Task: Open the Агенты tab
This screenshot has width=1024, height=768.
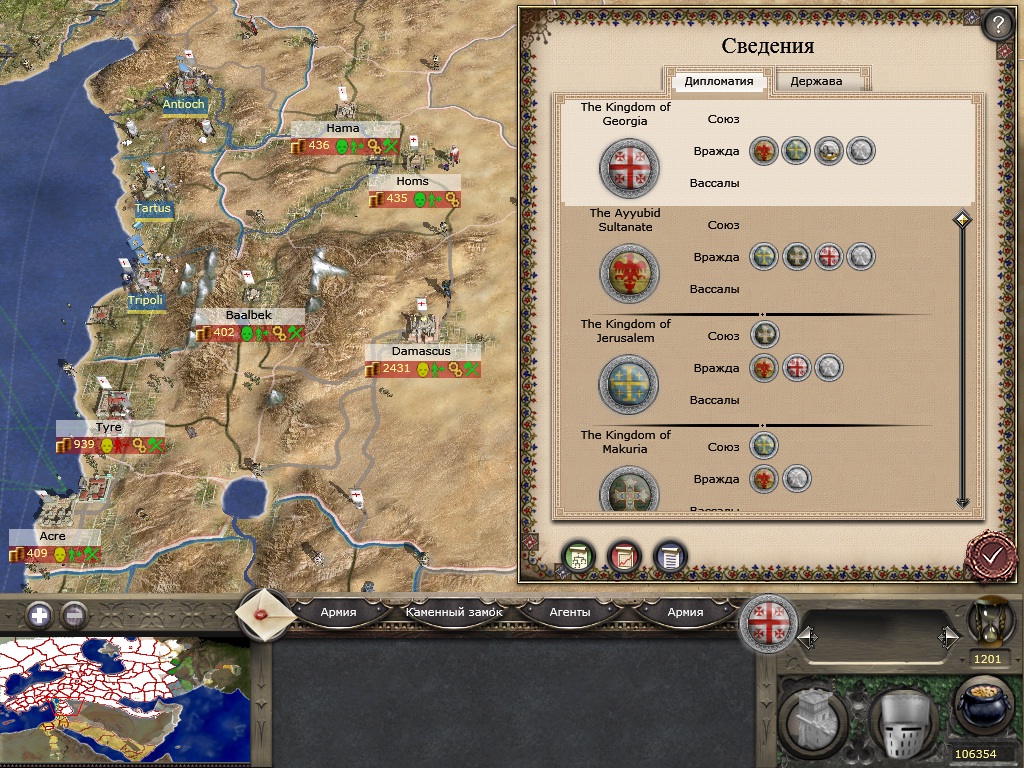Action: (x=570, y=612)
